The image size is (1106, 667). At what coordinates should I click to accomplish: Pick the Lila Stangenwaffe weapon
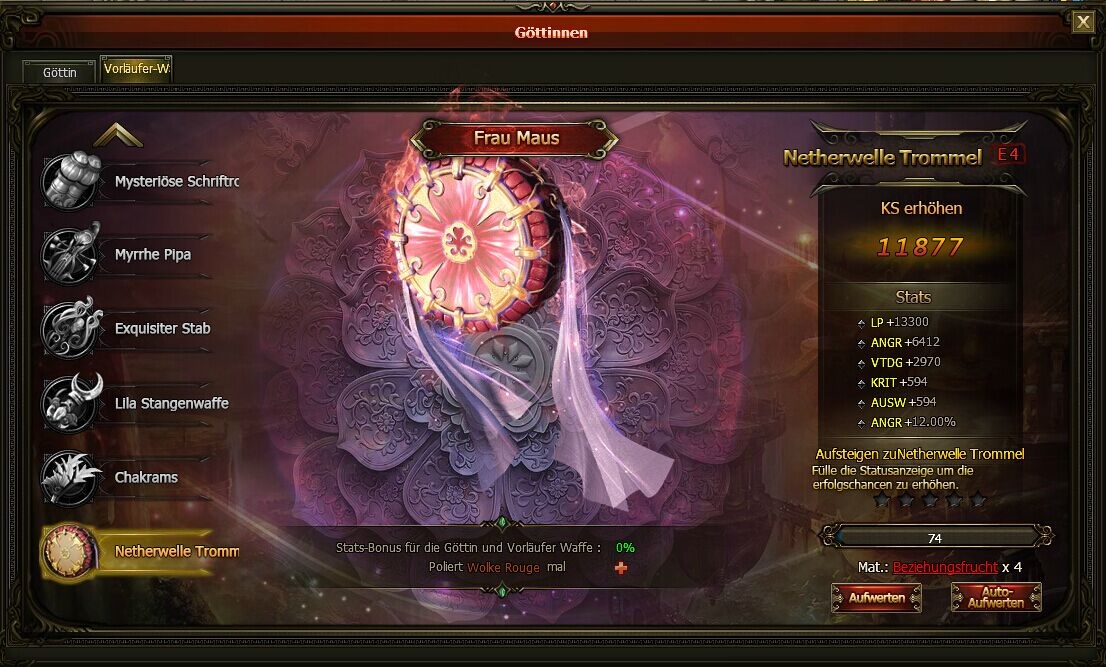[140, 404]
